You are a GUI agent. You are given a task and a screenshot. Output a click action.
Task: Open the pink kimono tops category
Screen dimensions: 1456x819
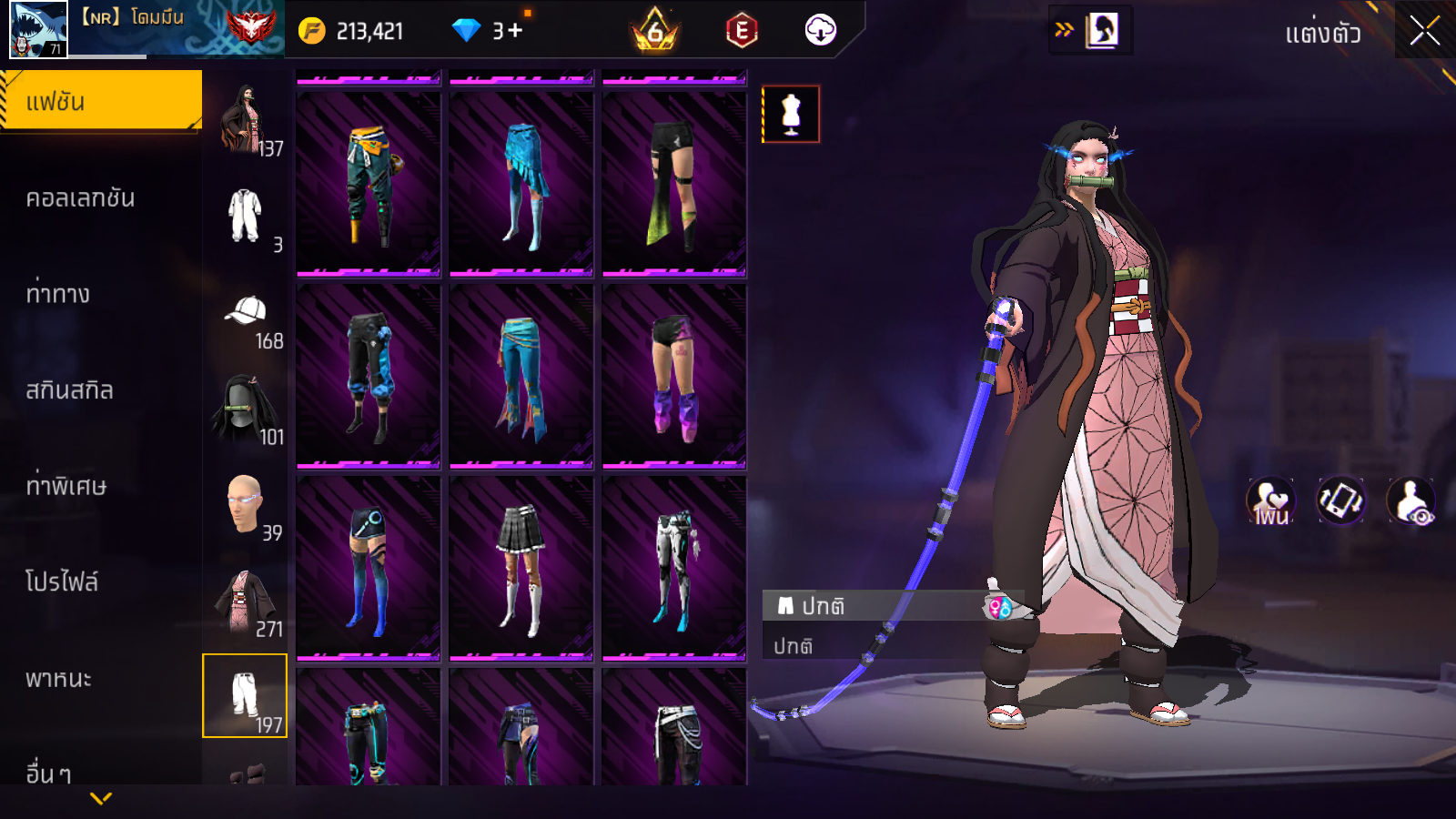(x=243, y=601)
